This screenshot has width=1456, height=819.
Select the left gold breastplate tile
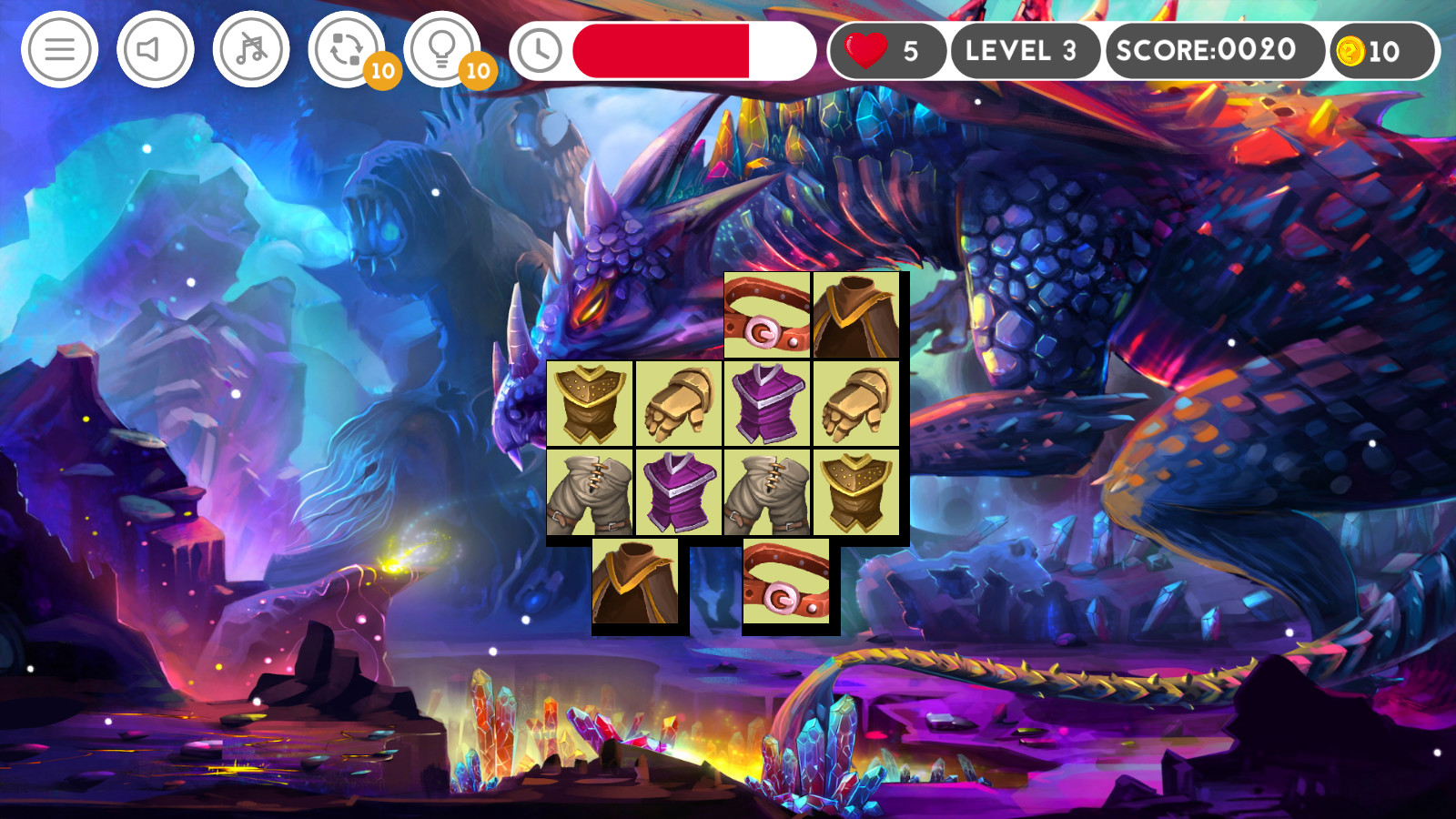point(590,403)
